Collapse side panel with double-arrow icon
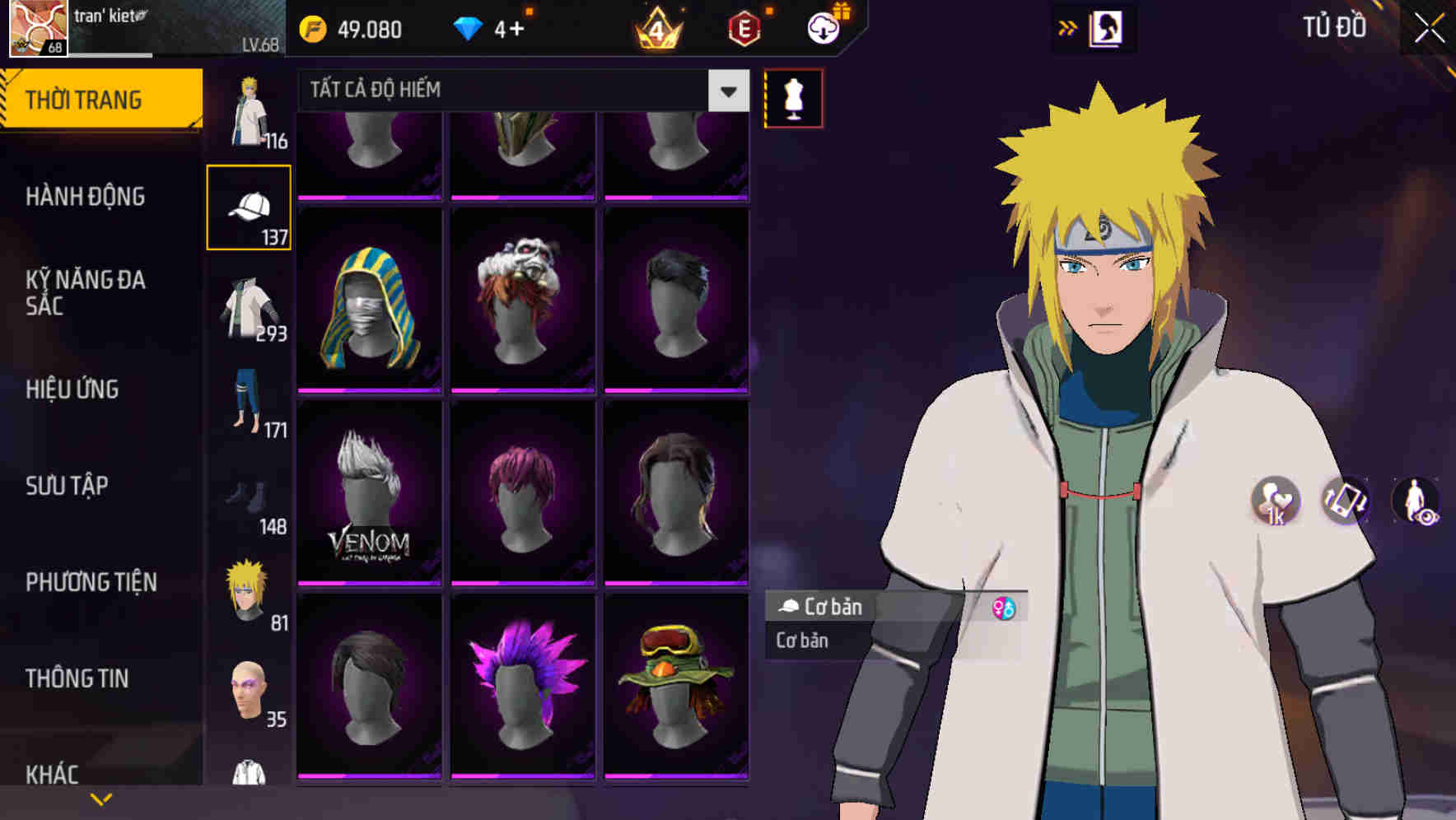 pos(1067,27)
